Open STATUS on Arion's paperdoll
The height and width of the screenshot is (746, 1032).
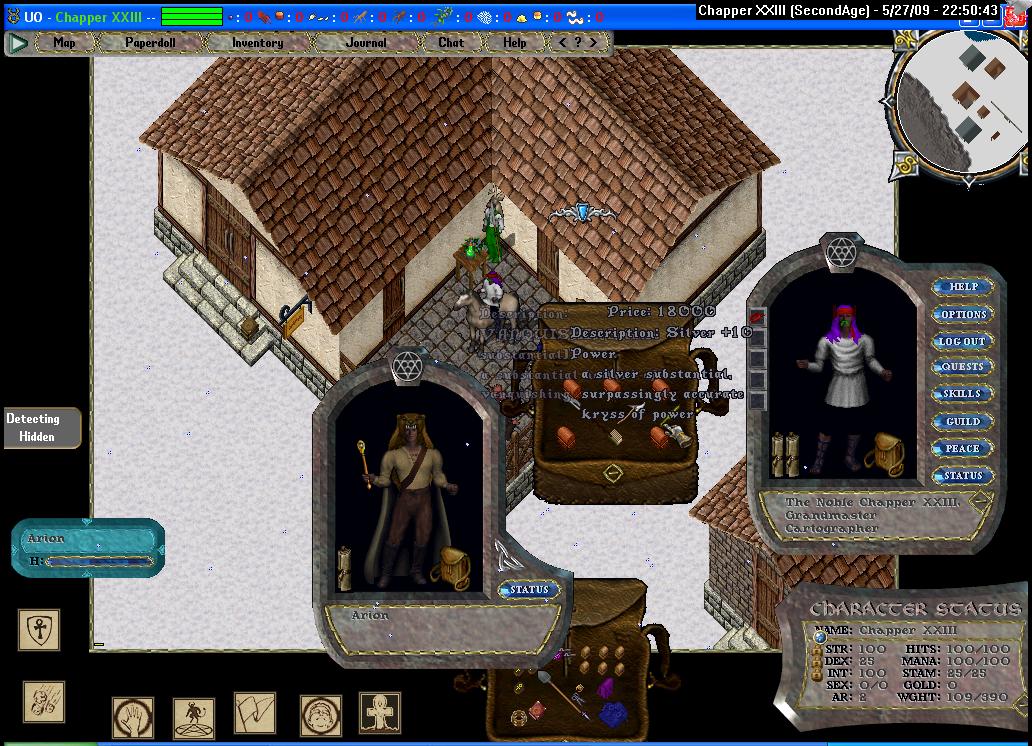click(x=529, y=590)
